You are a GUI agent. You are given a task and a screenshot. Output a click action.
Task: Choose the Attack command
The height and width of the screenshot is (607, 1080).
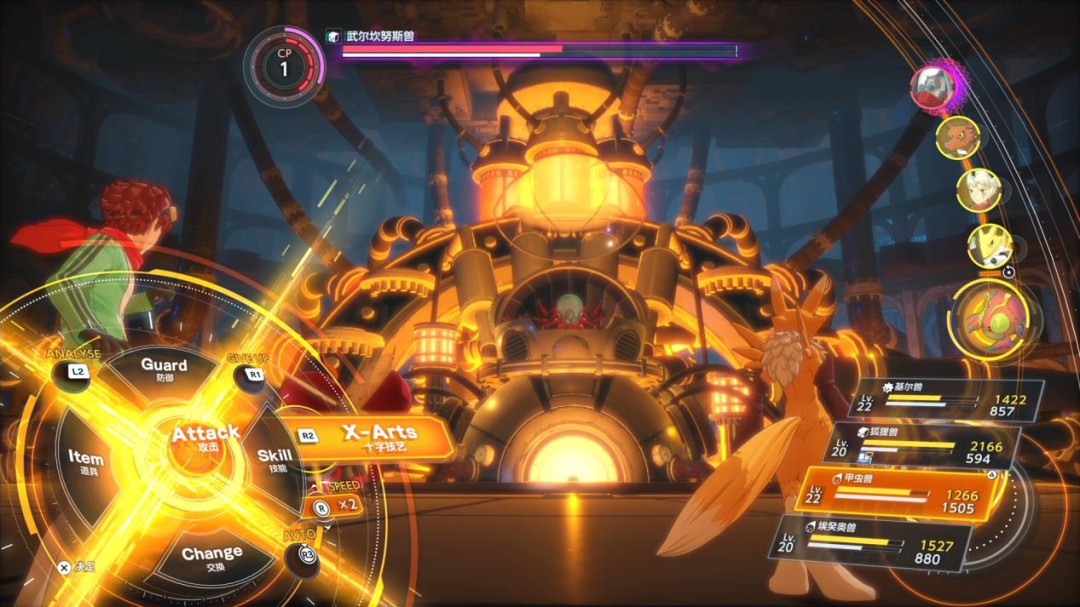204,438
